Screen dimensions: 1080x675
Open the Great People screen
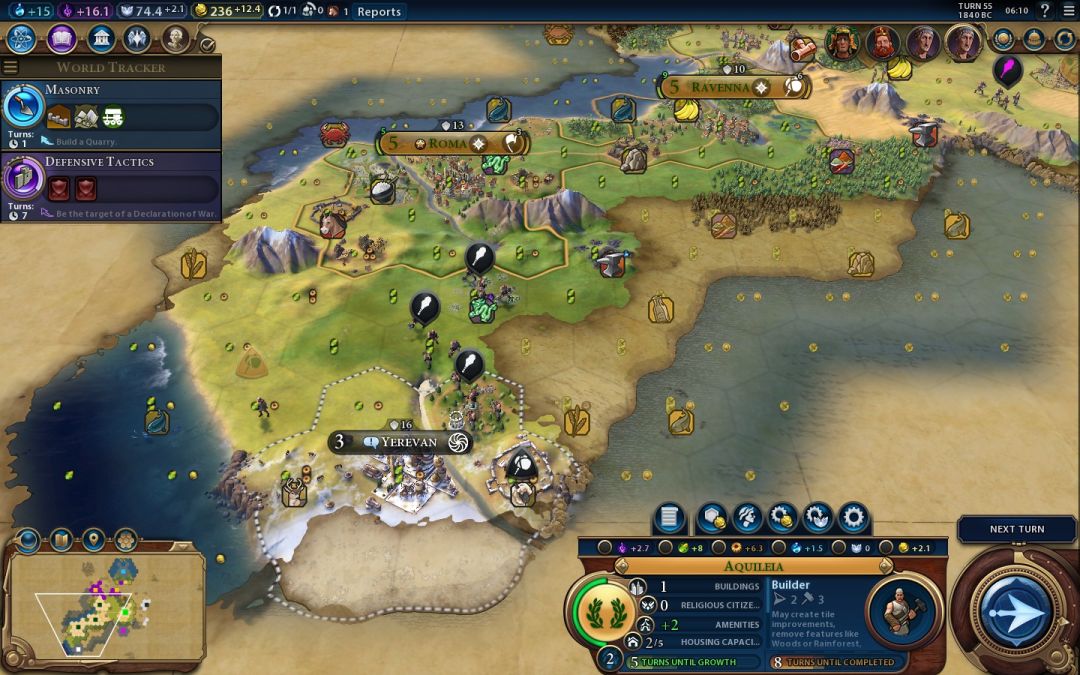coord(176,39)
